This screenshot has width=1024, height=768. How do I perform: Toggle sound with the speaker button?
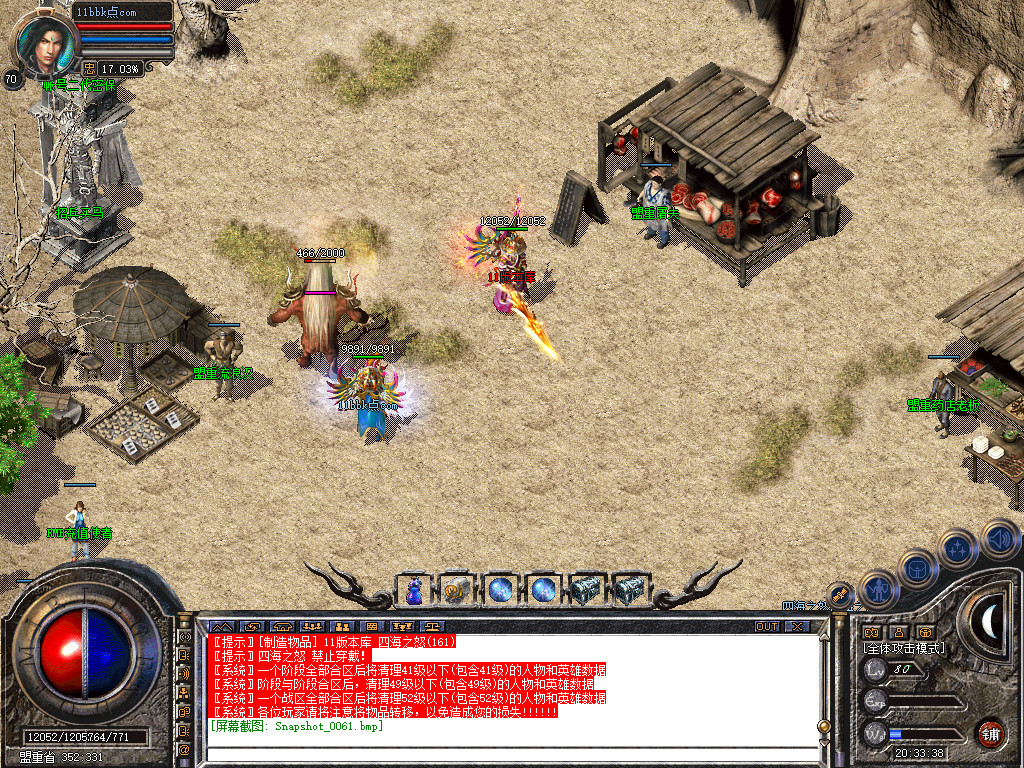998,539
